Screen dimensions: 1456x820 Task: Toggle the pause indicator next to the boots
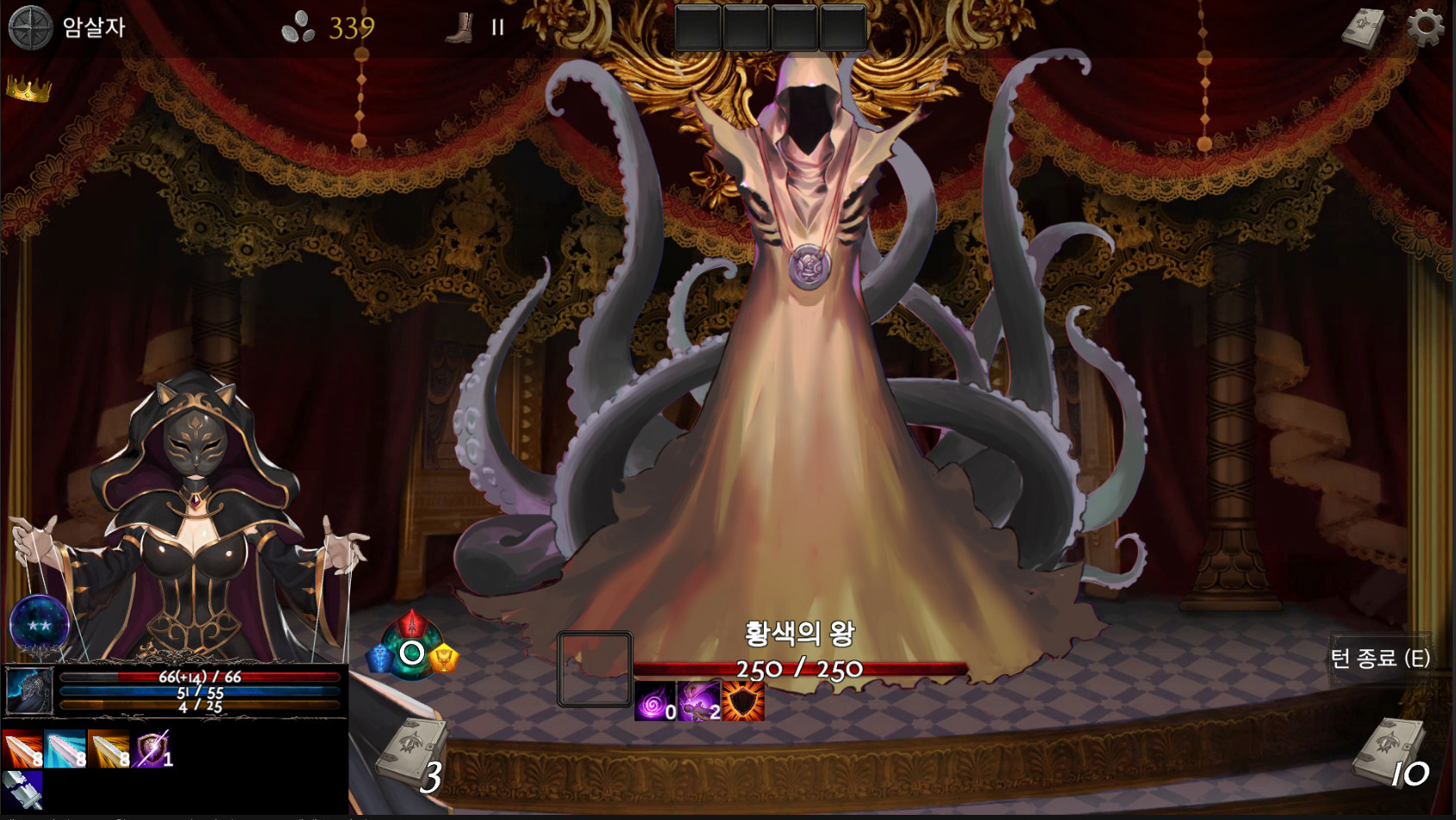tap(497, 28)
